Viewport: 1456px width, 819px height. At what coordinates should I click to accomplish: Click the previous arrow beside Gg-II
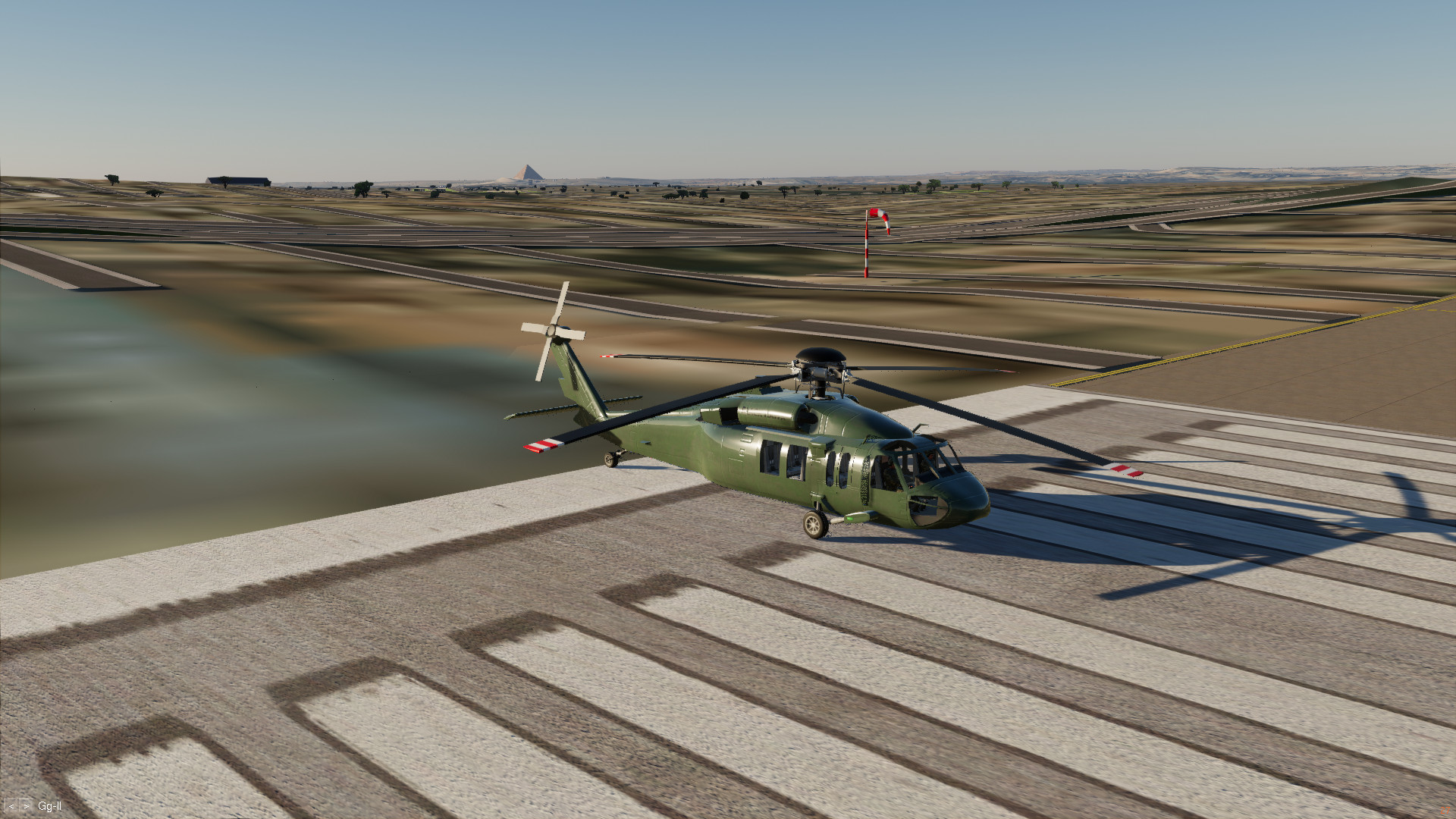(11, 806)
